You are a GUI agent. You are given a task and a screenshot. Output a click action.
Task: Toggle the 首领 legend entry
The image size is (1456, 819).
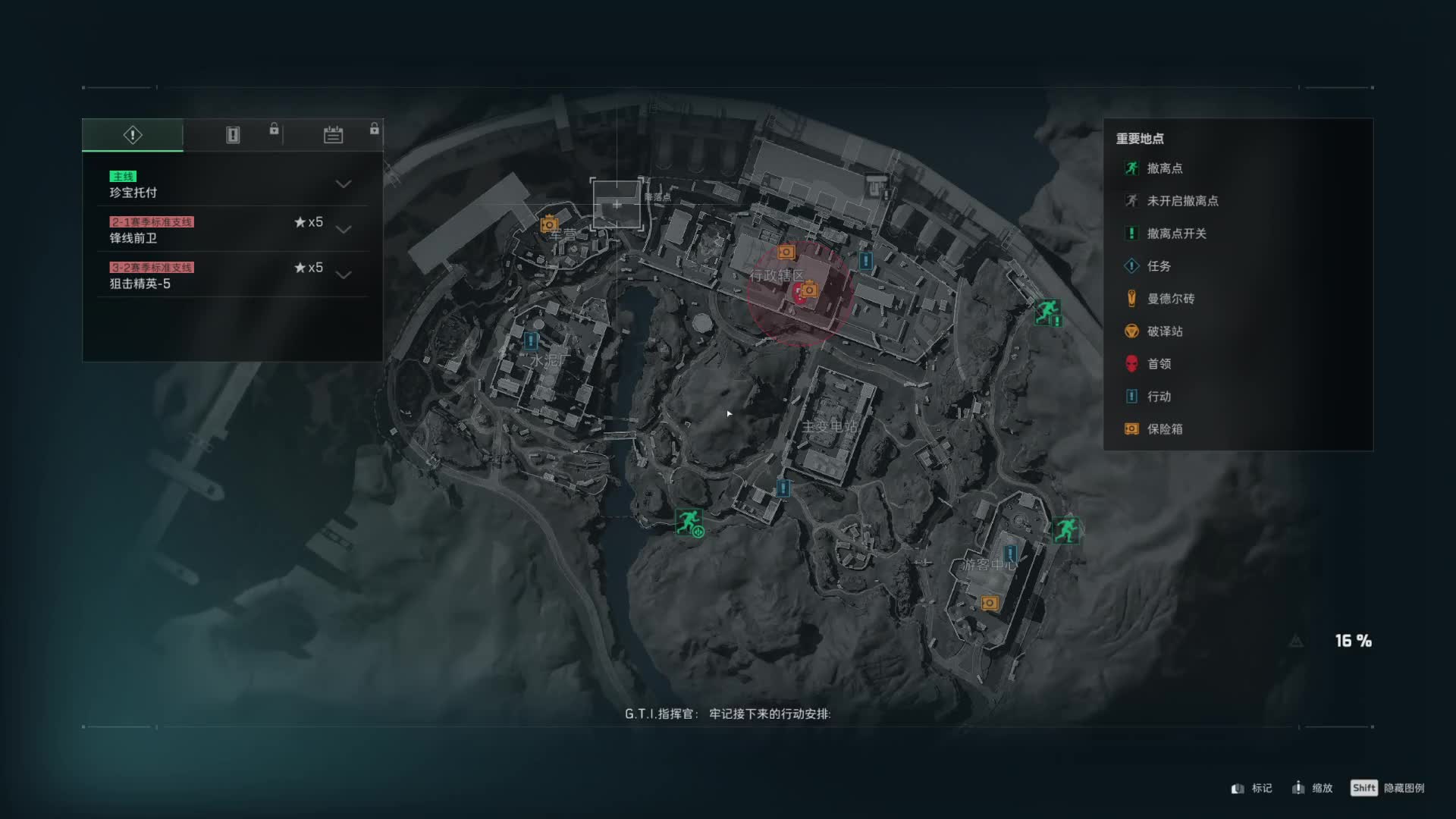[x=1158, y=364]
